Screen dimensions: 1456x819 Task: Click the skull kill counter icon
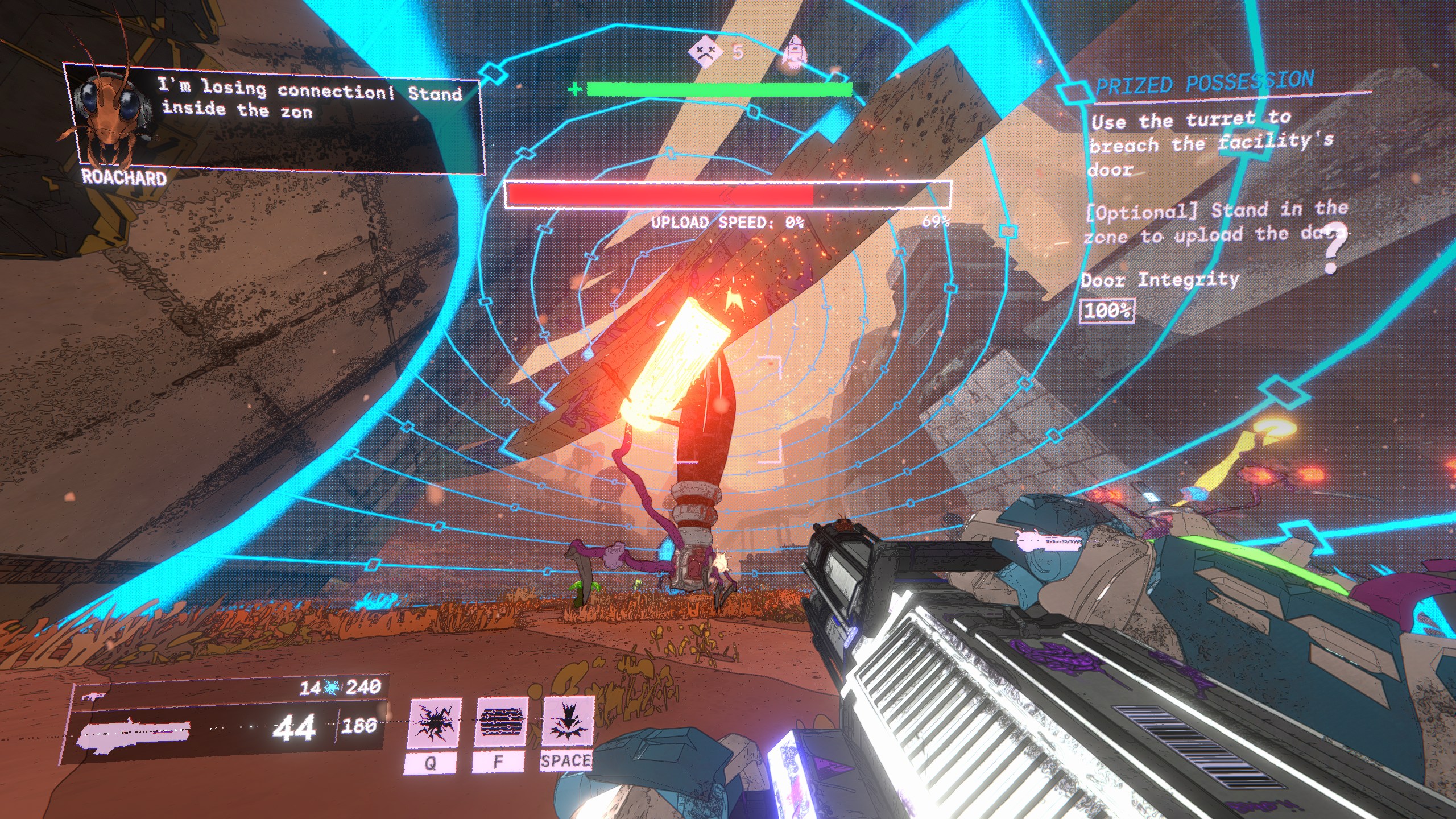tap(705, 52)
